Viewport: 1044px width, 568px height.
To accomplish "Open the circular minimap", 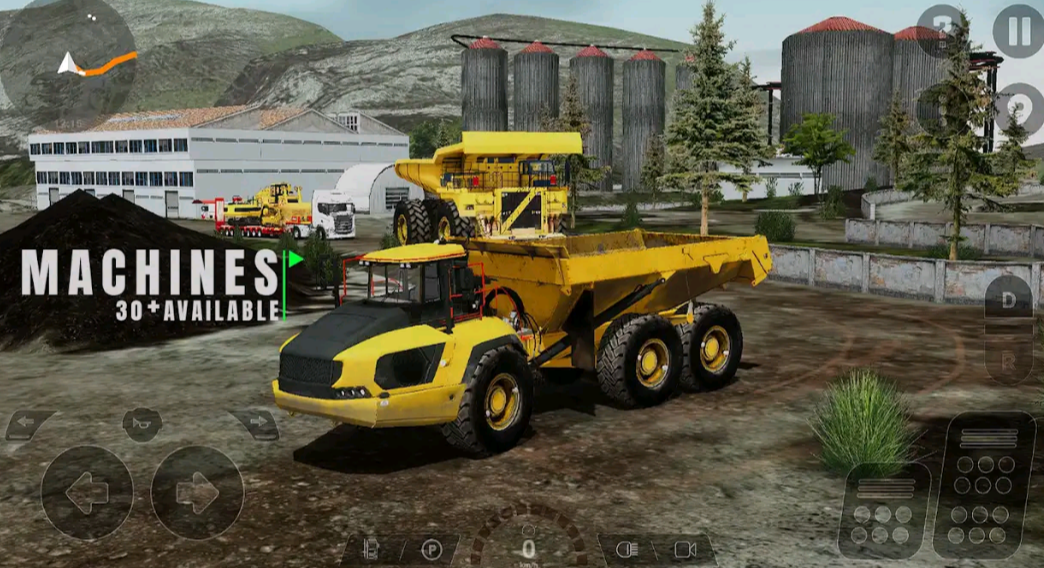I will [x=68, y=62].
